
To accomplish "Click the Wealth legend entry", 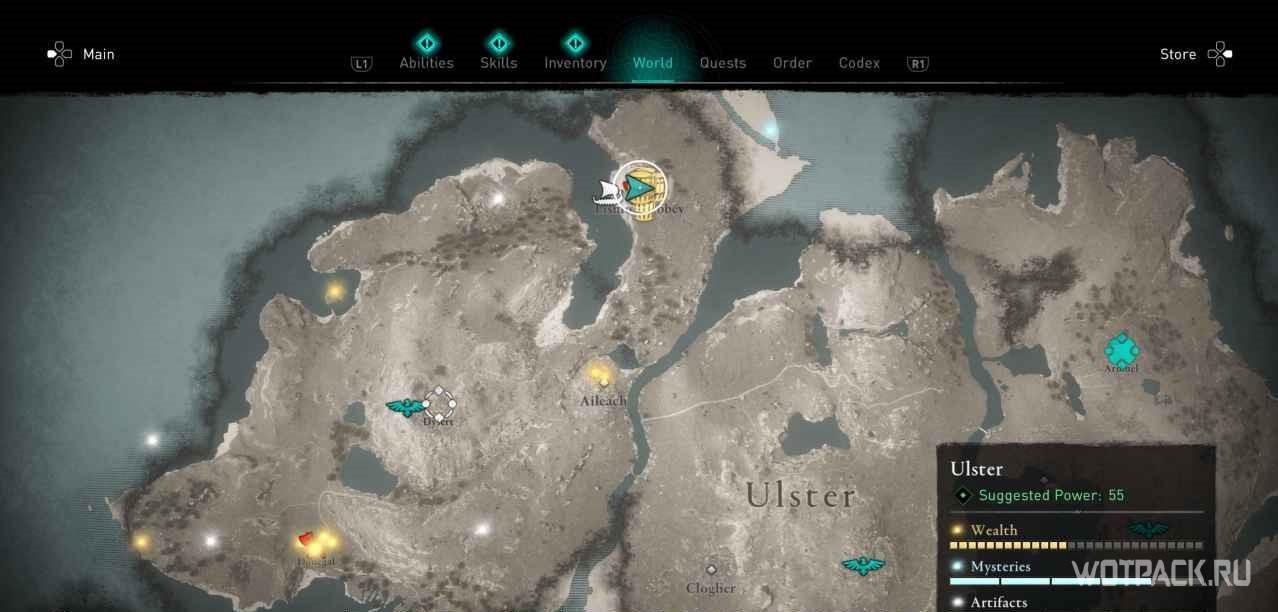I will click(993, 530).
